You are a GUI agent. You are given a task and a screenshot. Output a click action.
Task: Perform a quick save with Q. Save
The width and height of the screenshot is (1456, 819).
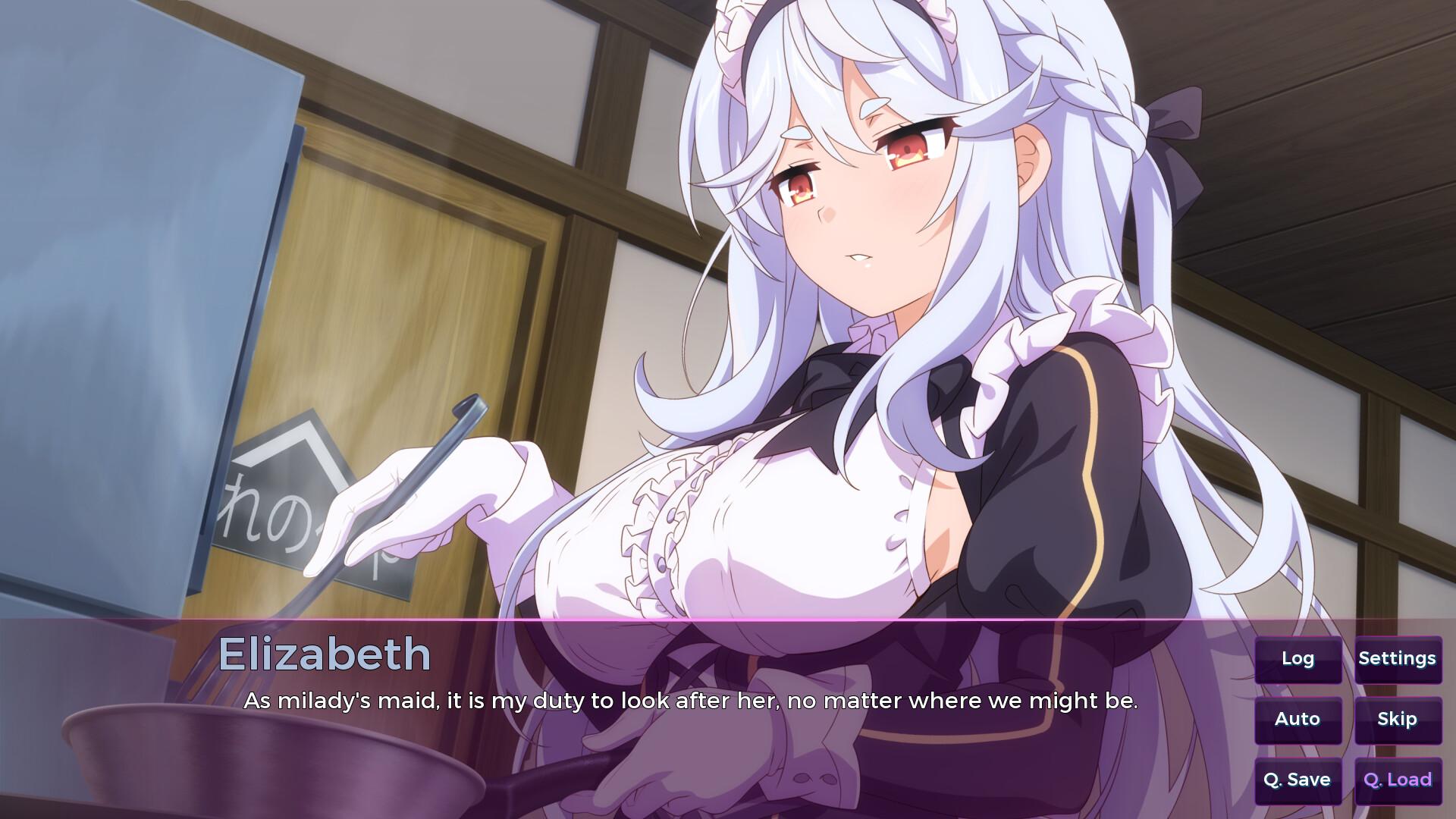point(1298,780)
